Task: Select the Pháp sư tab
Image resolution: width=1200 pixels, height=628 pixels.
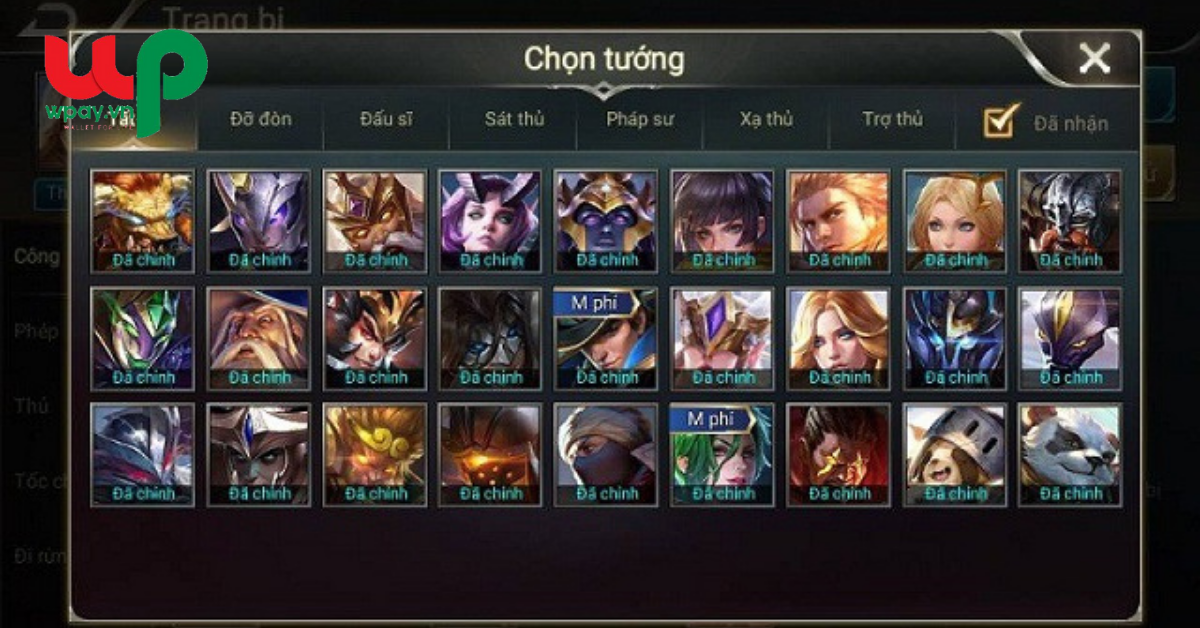Action: 640,120
